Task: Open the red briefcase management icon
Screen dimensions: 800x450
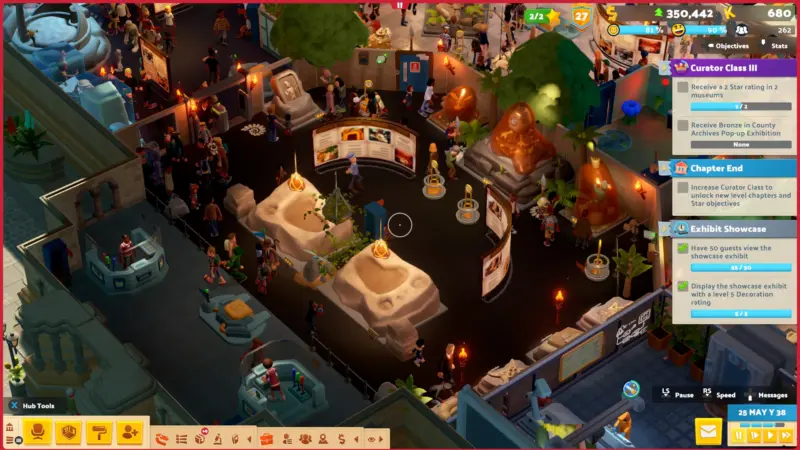Action: pyautogui.click(x=266, y=438)
